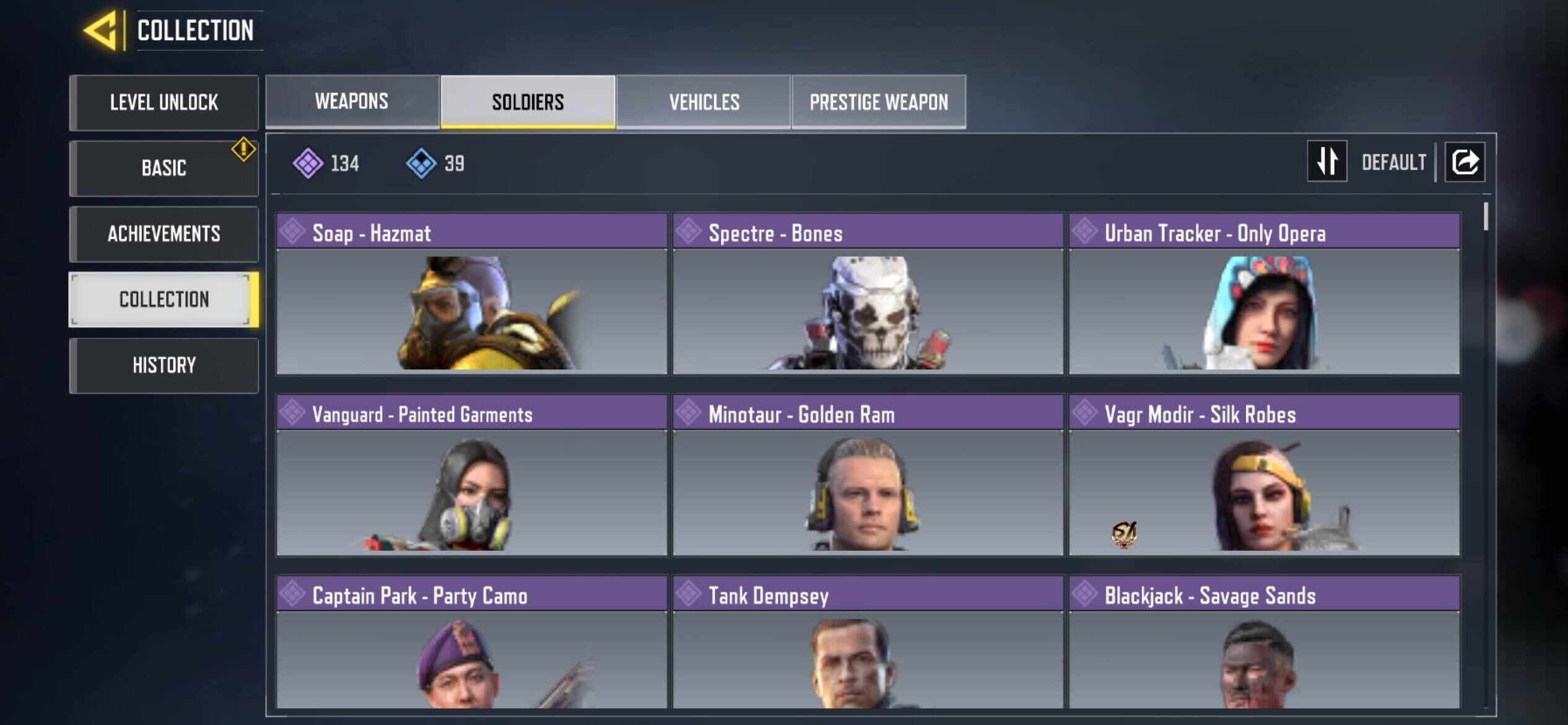This screenshot has height=725, width=1568.
Task: Select the Basic sidebar option
Action: [164, 167]
